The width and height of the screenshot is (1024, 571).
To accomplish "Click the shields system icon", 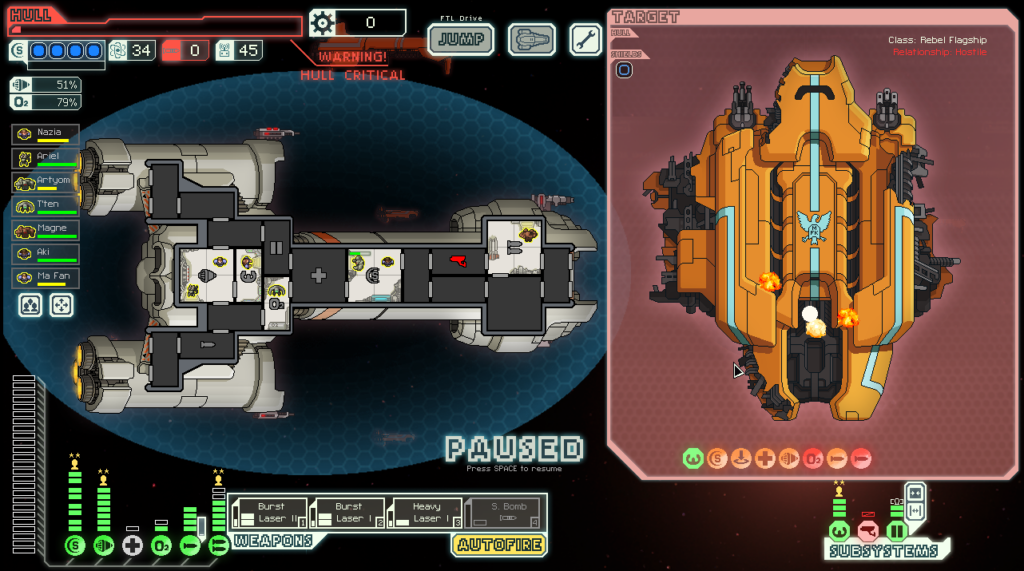I will [x=74, y=545].
